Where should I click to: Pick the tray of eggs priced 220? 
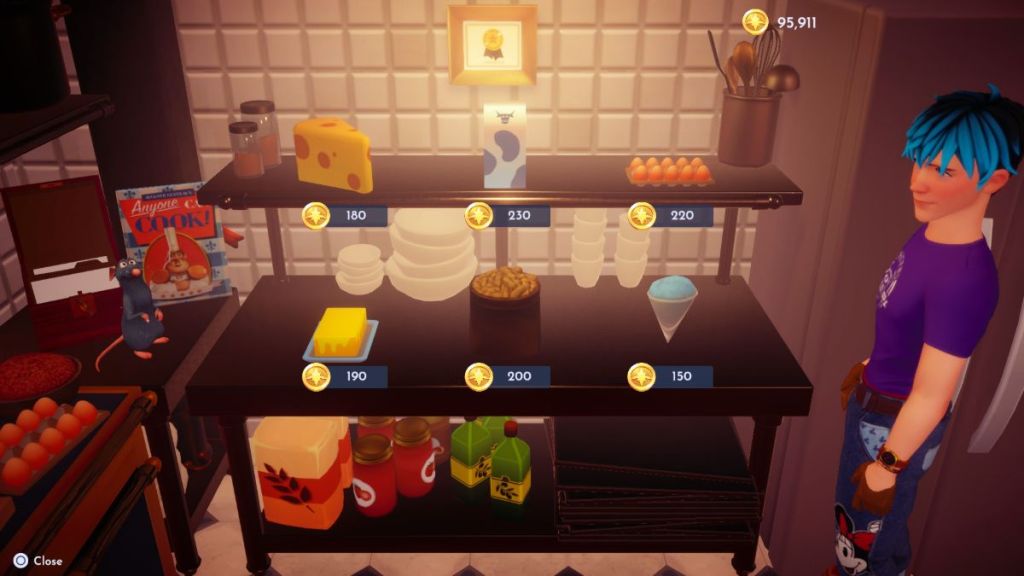(x=669, y=171)
